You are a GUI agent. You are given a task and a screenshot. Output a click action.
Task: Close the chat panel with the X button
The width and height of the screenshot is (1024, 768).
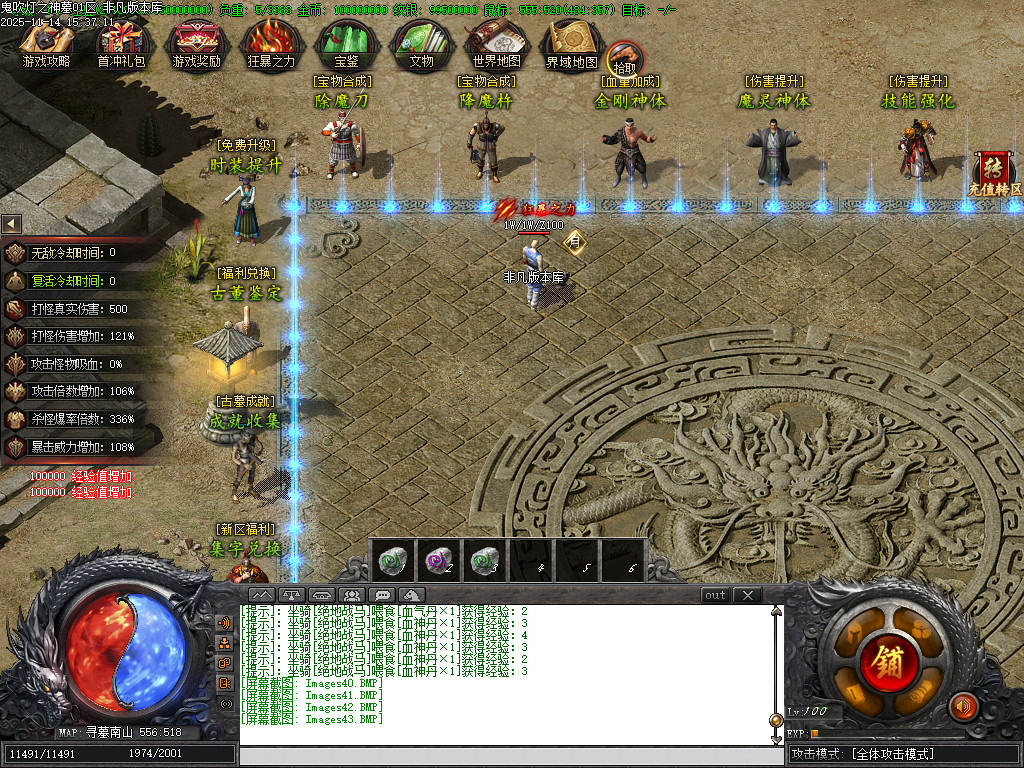coord(747,595)
